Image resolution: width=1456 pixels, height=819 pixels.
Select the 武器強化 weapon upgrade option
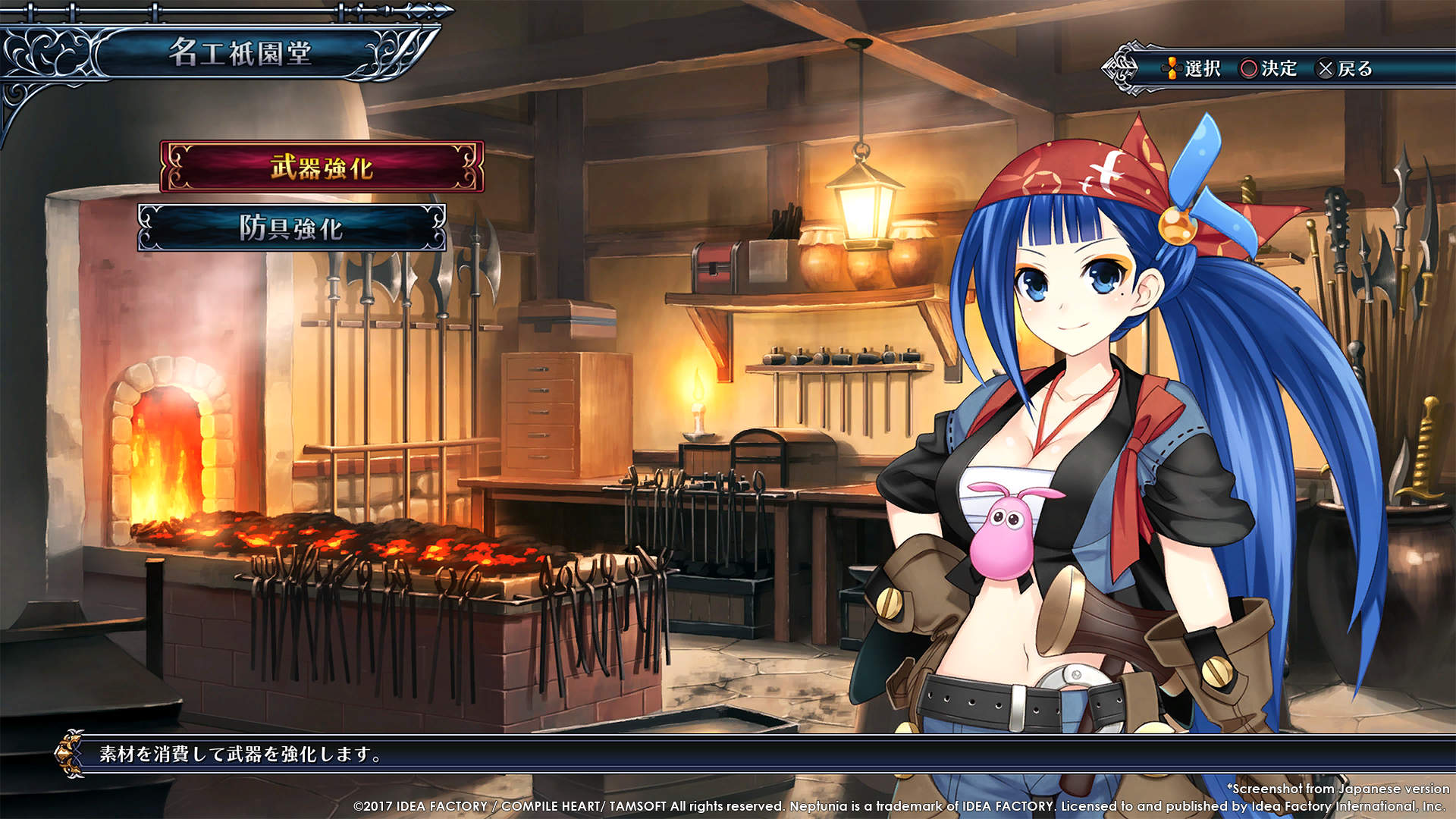(x=322, y=167)
